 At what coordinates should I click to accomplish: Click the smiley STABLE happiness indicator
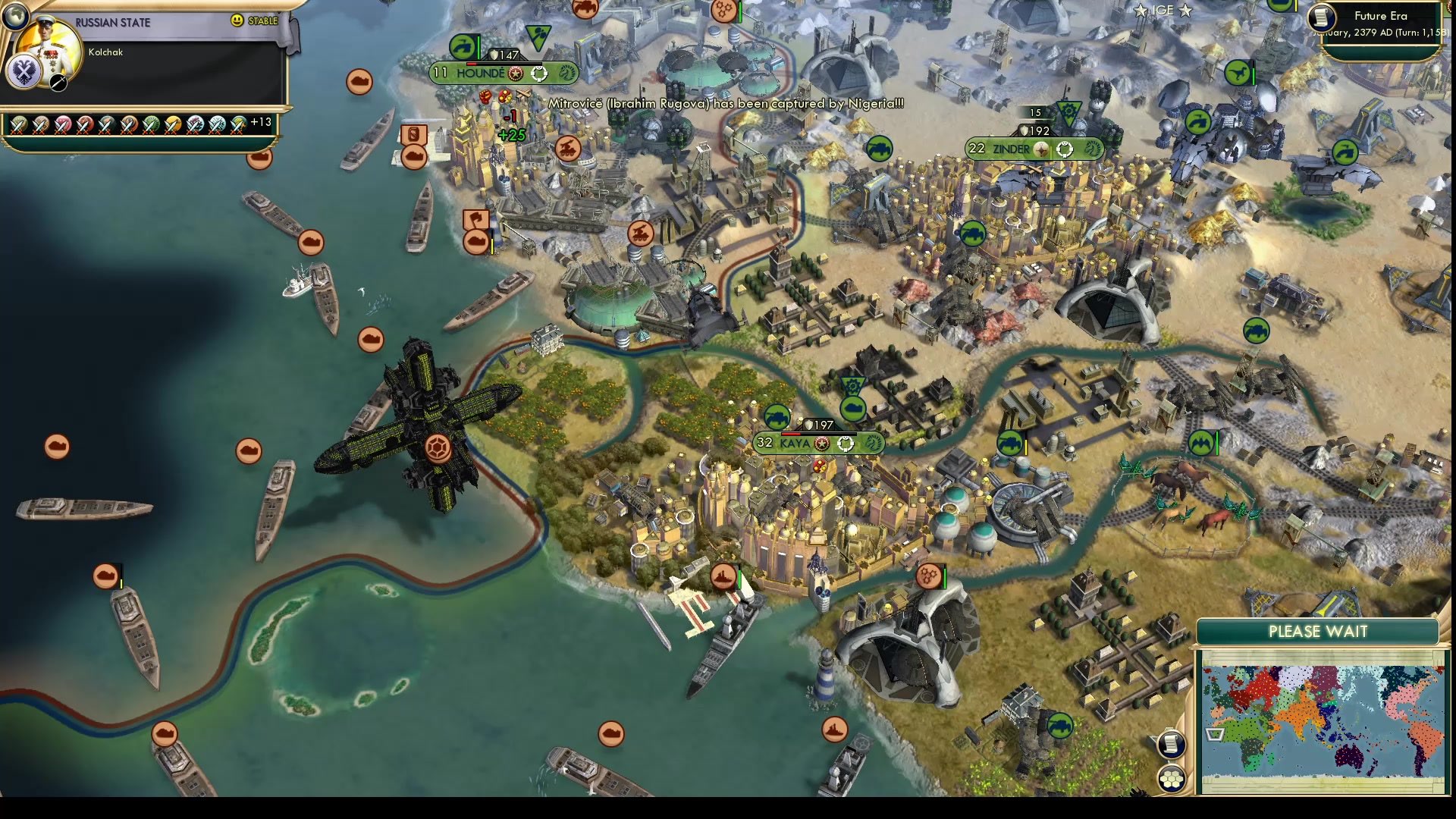point(236,20)
